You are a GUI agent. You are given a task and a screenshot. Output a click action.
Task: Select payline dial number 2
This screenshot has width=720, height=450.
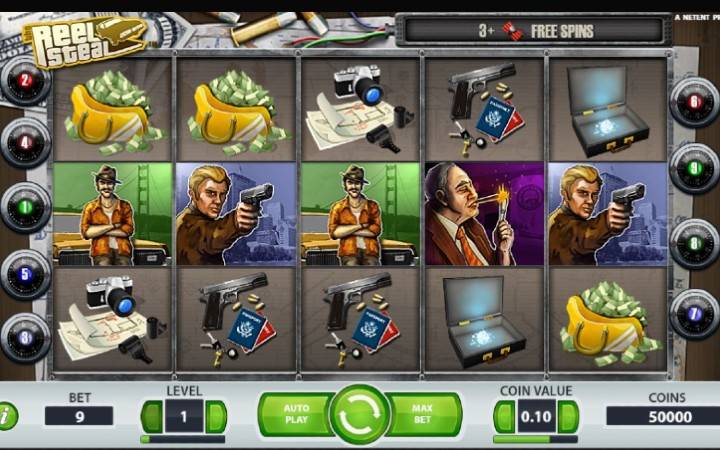[x=25, y=81]
